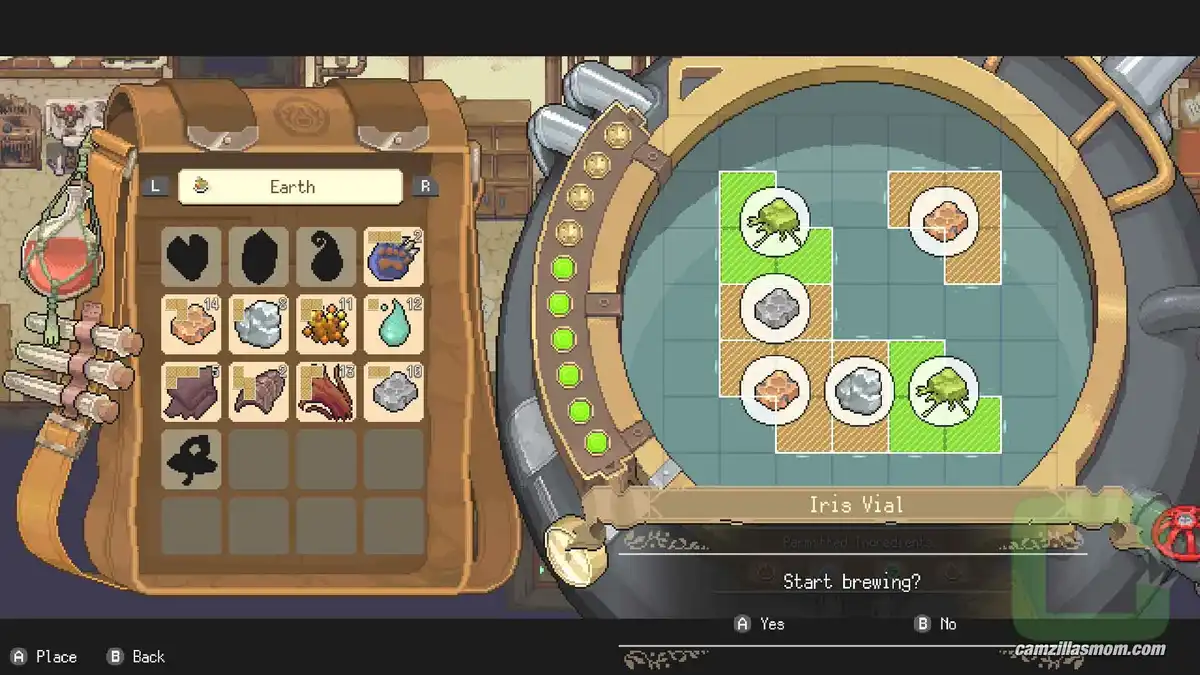Select the flower-shaped locked ingredient silhouette
Image resolution: width=1200 pixels, height=675 pixels.
click(x=191, y=459)
